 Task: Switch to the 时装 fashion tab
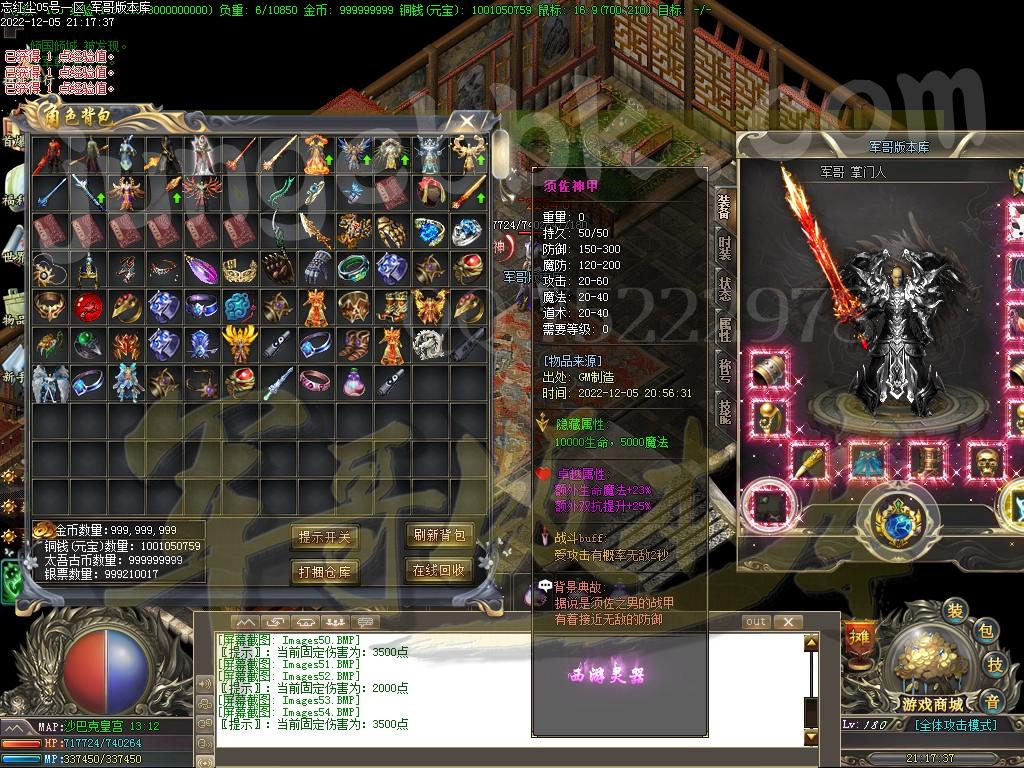[725, 246]
